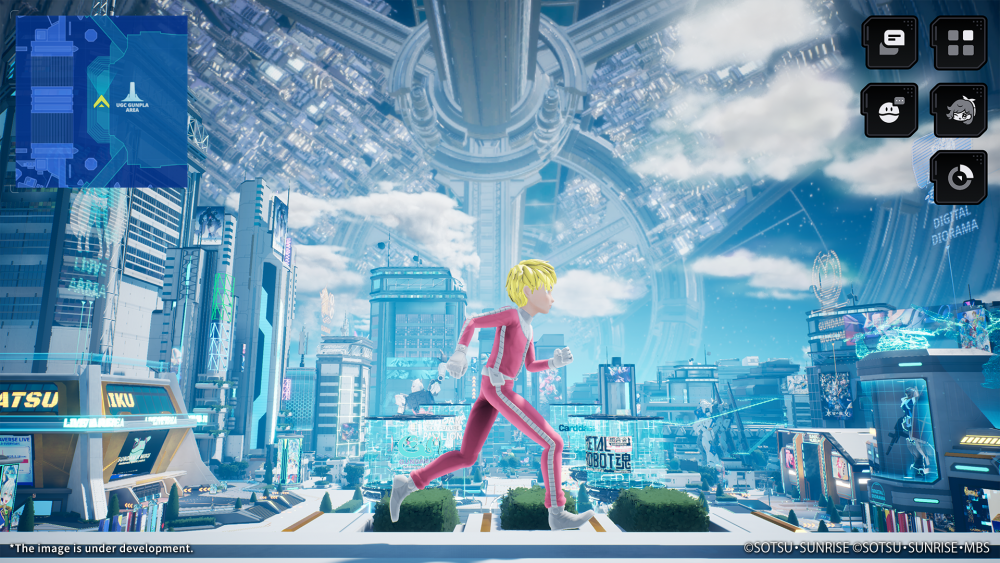Open the blue minimap
The height and width of the screenshot is (563, 1000).
coord(101,102)
